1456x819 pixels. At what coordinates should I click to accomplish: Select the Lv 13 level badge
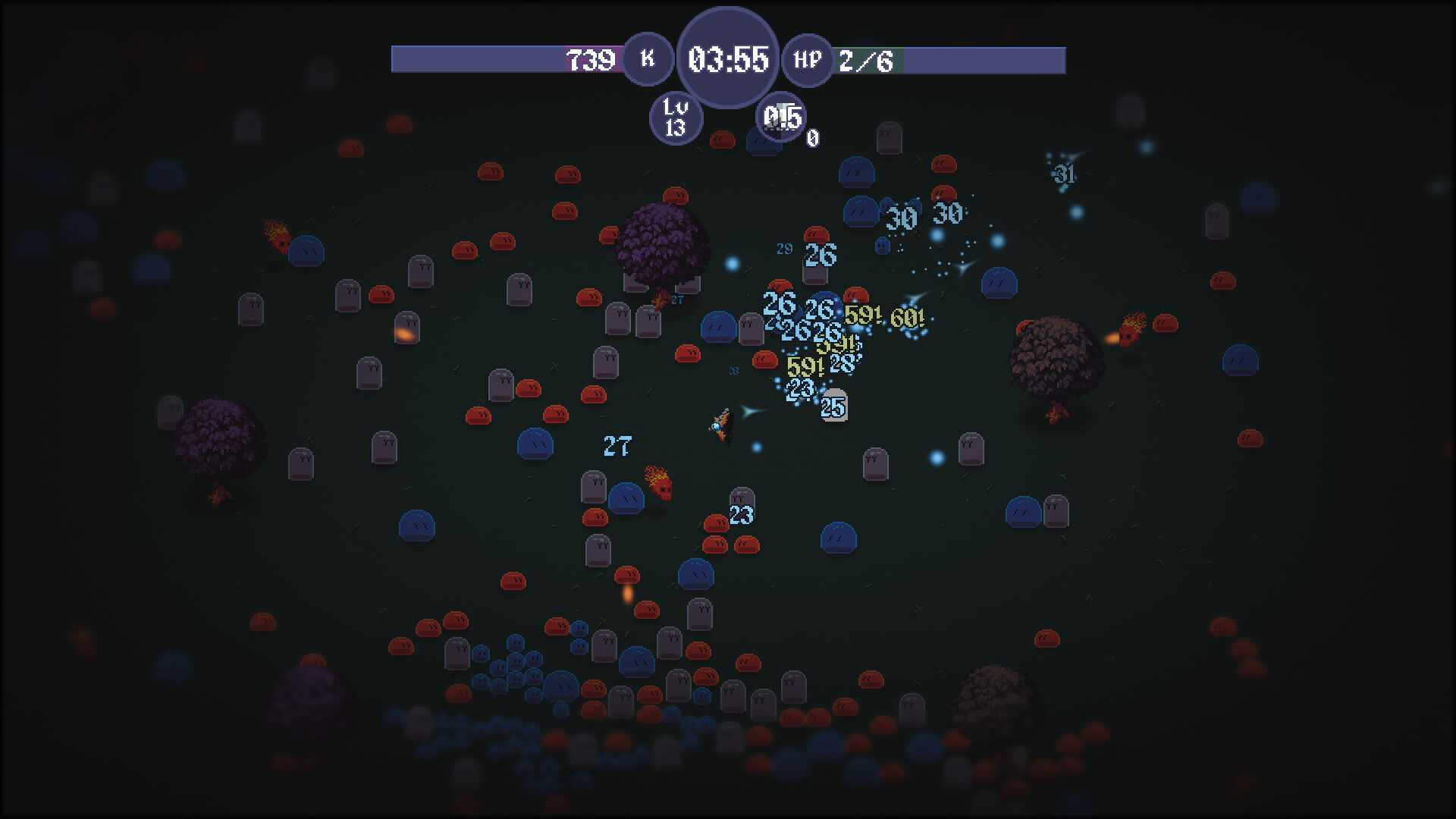[x=676, y=118]
